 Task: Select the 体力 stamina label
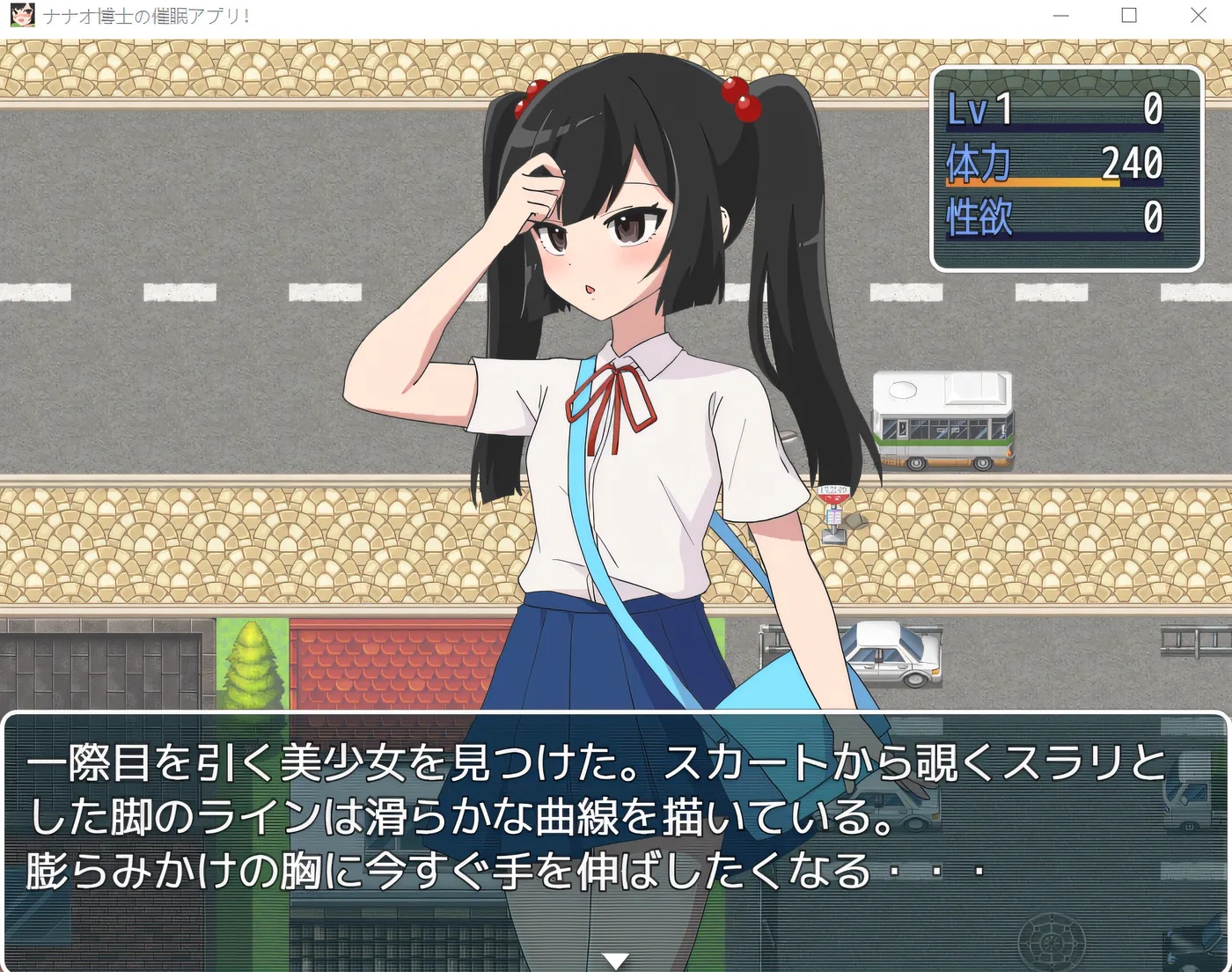(977, 163)
